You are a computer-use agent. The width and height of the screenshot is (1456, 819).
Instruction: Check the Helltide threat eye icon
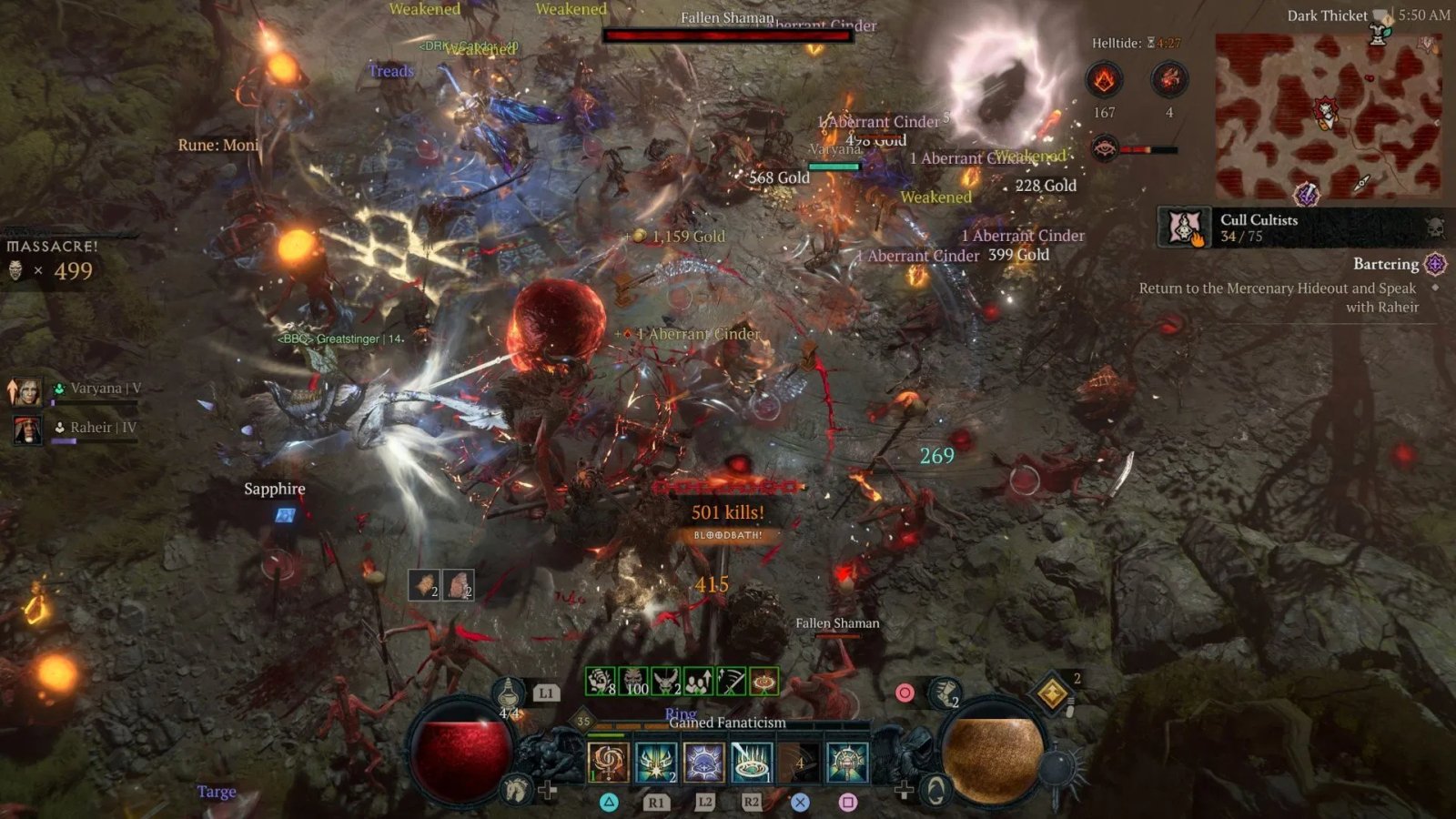[x=1104, y=147]
